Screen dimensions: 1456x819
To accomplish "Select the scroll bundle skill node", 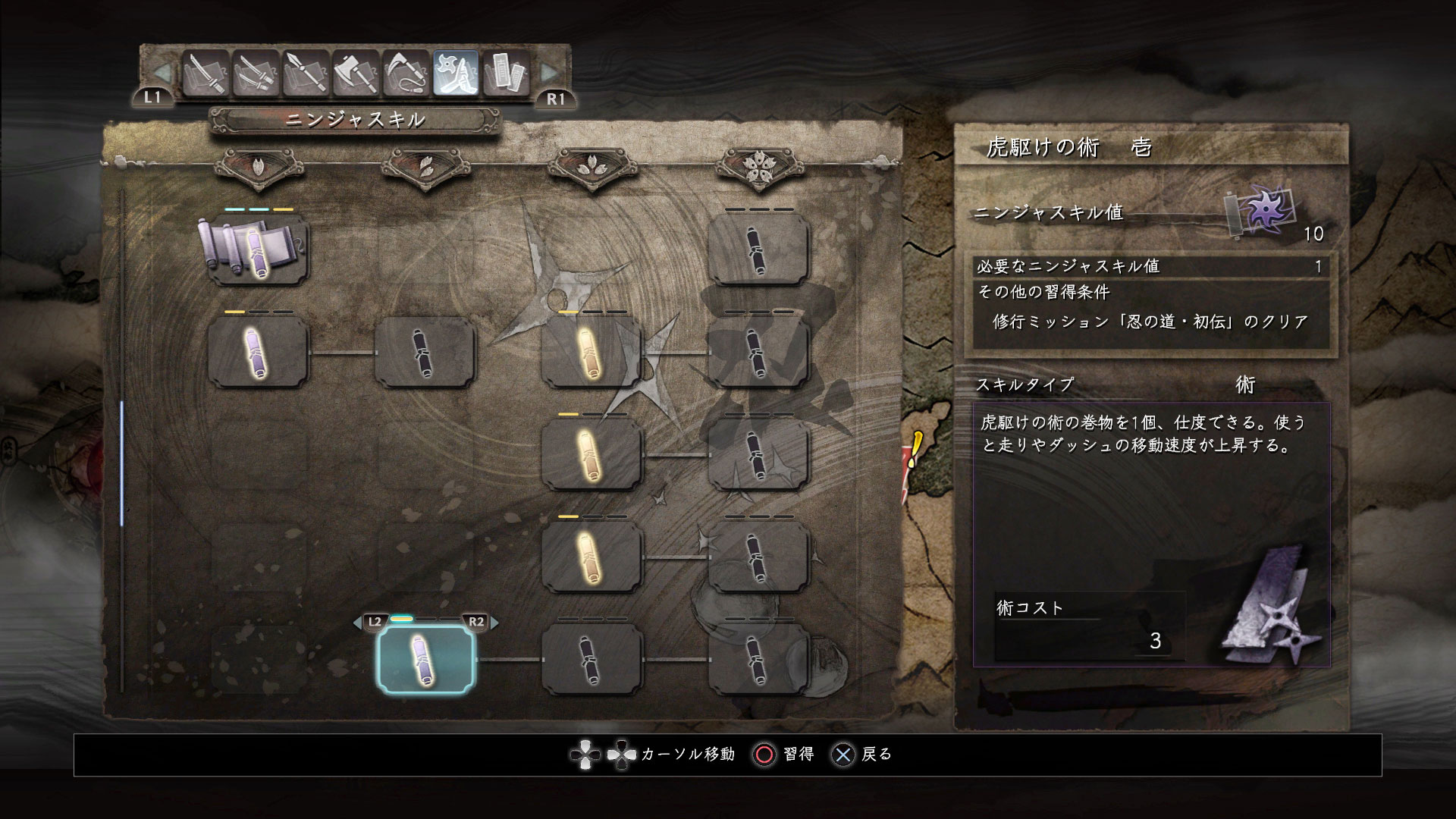I will (x=258, y=249).
